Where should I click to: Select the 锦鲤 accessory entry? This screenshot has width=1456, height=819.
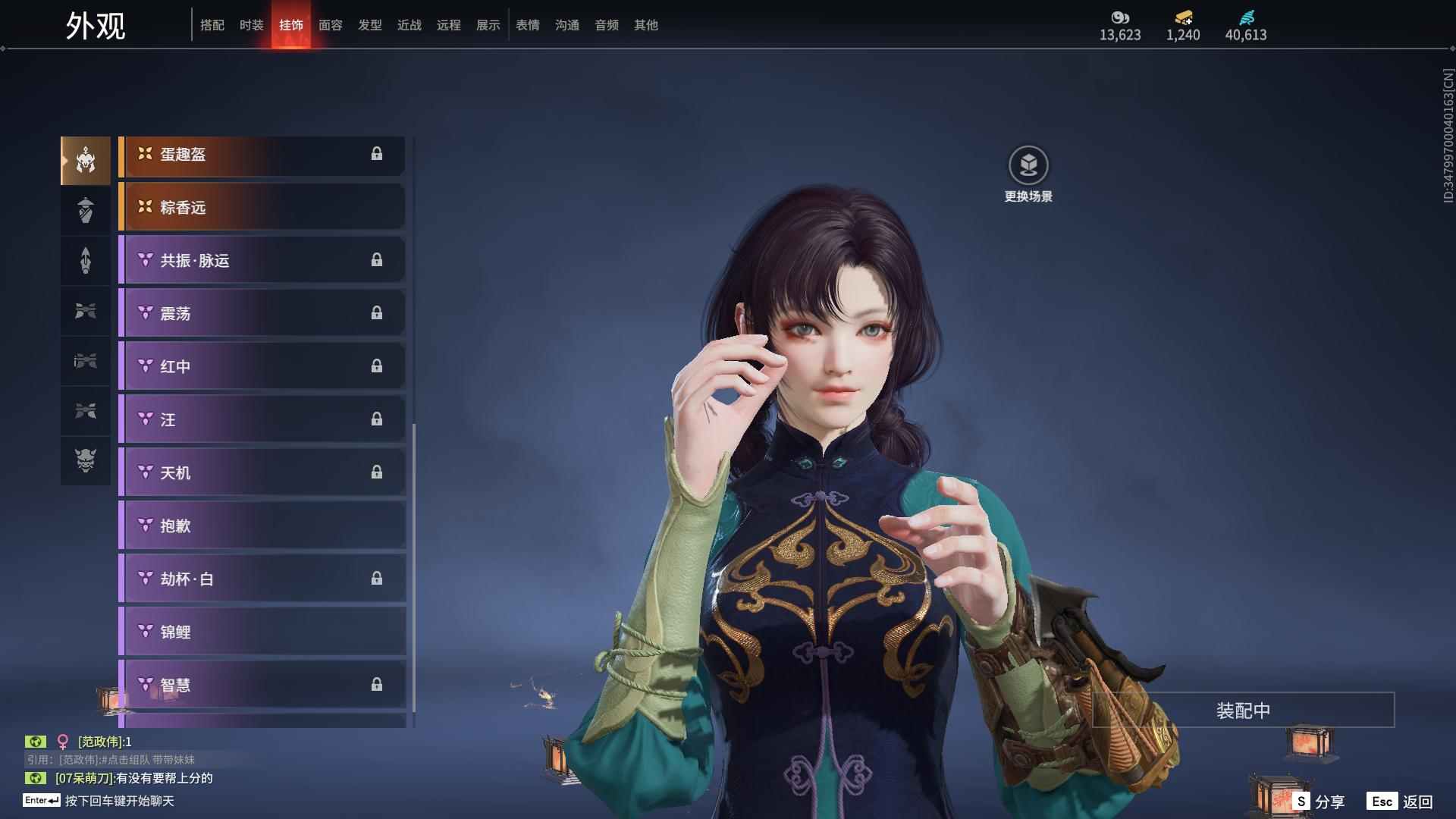(262, 632)
